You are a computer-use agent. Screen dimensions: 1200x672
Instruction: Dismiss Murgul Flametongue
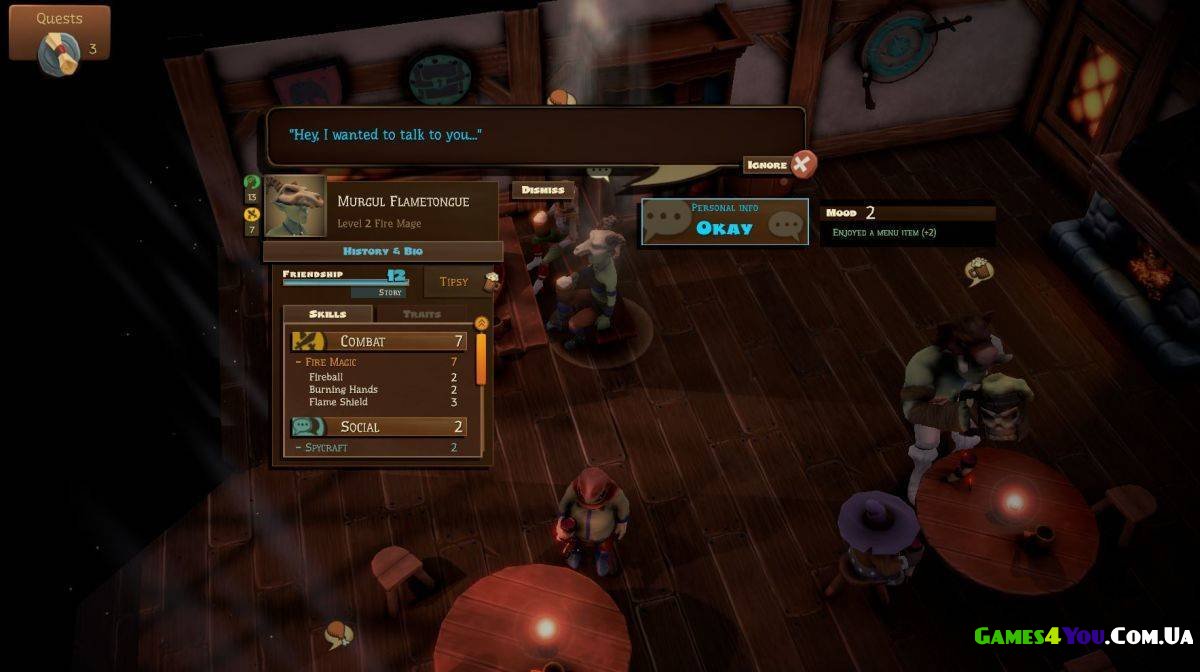click(543, 190)
